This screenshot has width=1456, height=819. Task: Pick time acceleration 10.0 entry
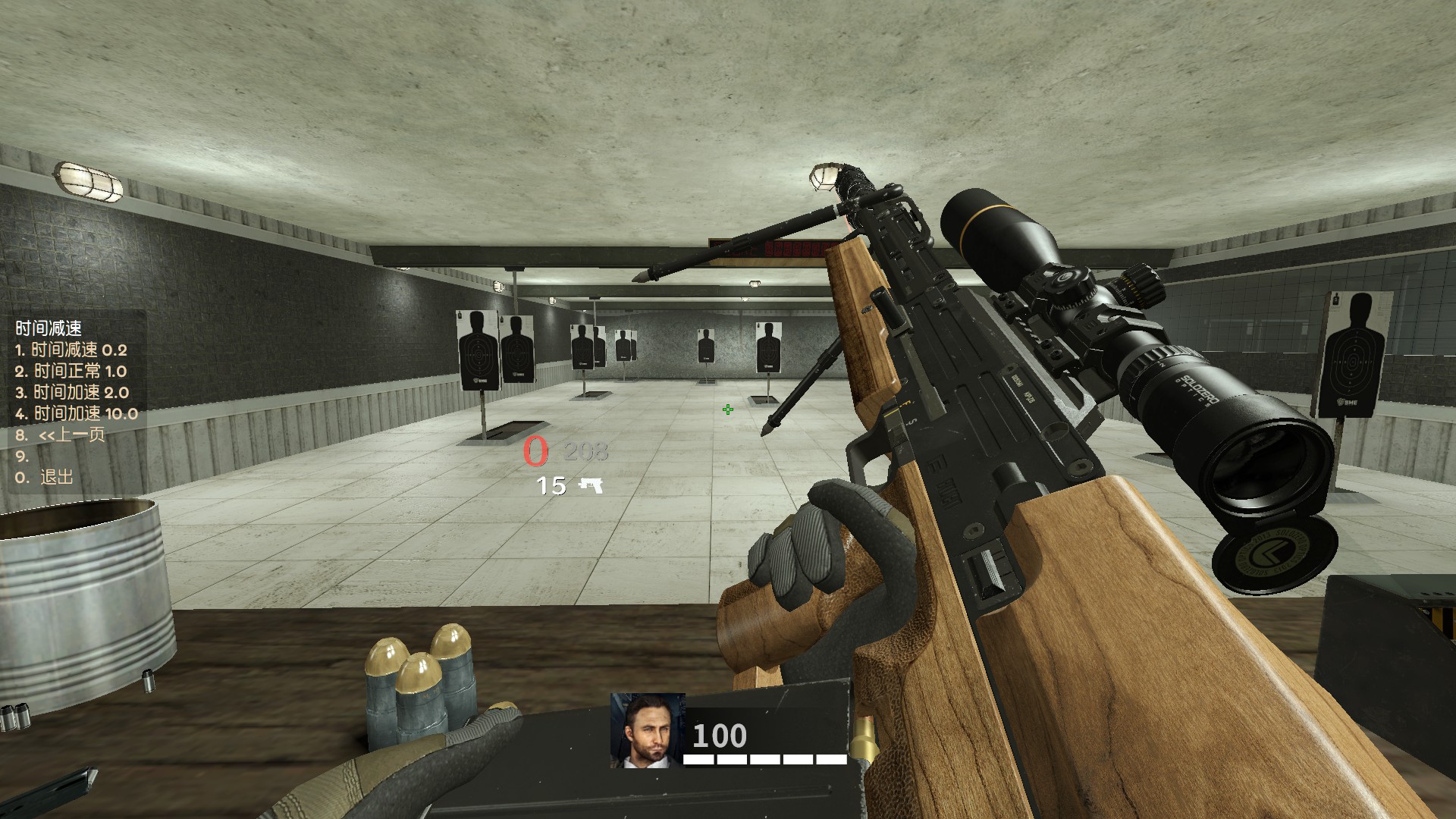click(x=77, y=413)
